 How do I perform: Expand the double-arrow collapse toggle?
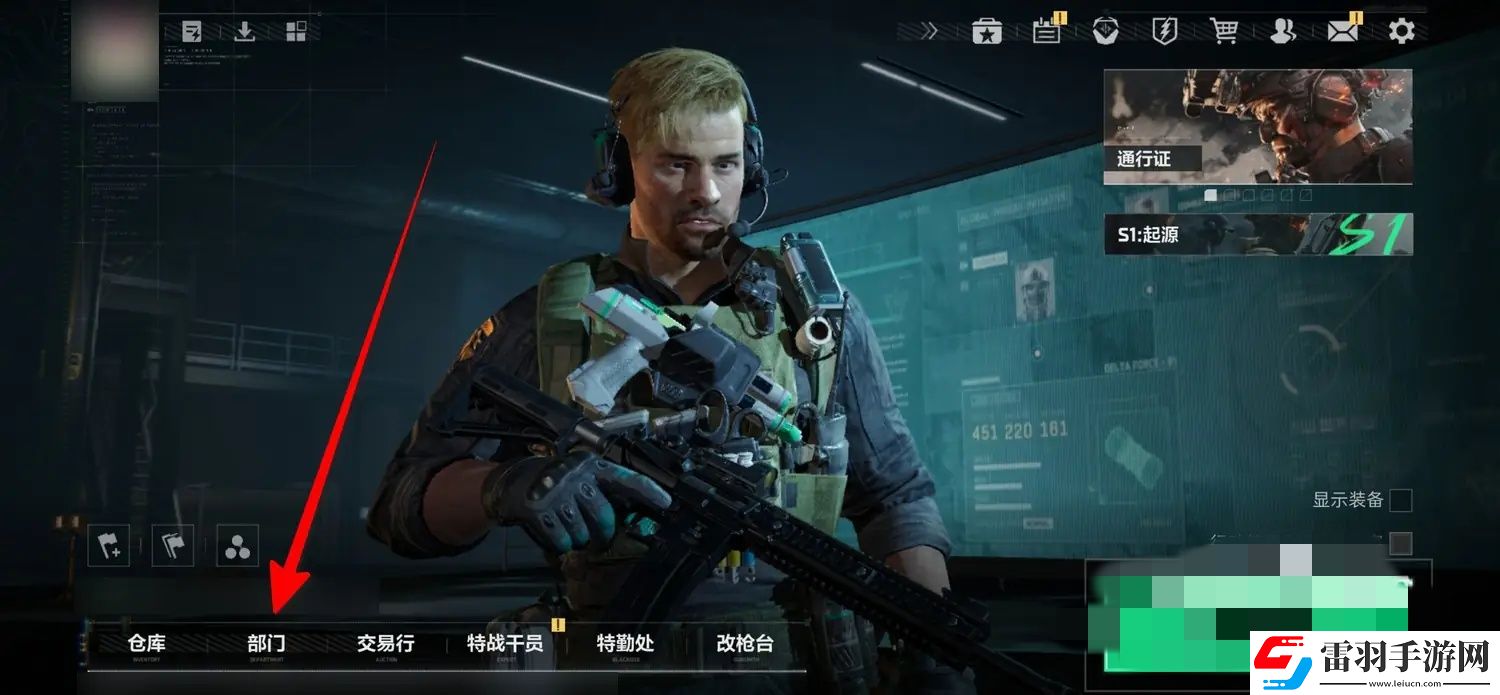pyautogui.click(x=930, y=31)
